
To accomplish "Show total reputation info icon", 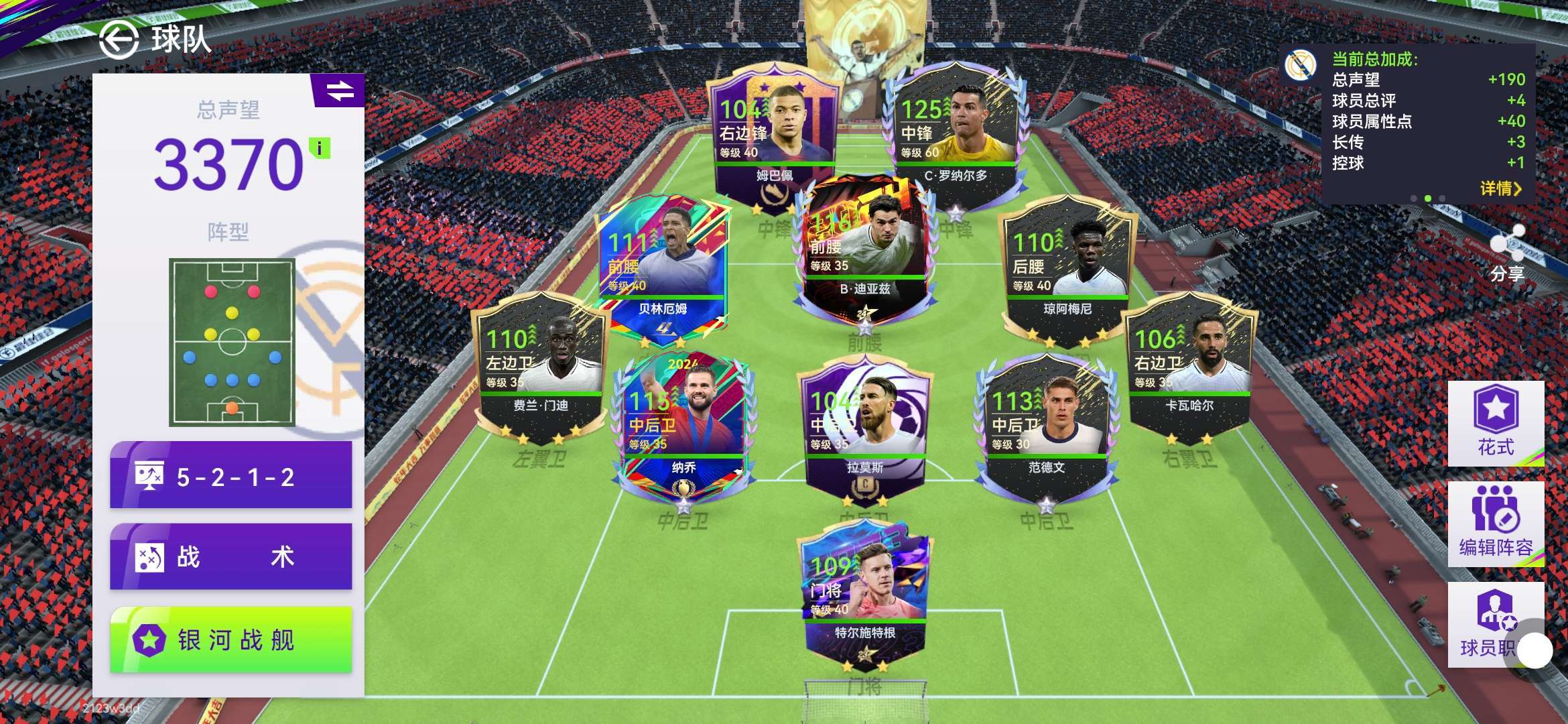I will click(x=320, y=148).
